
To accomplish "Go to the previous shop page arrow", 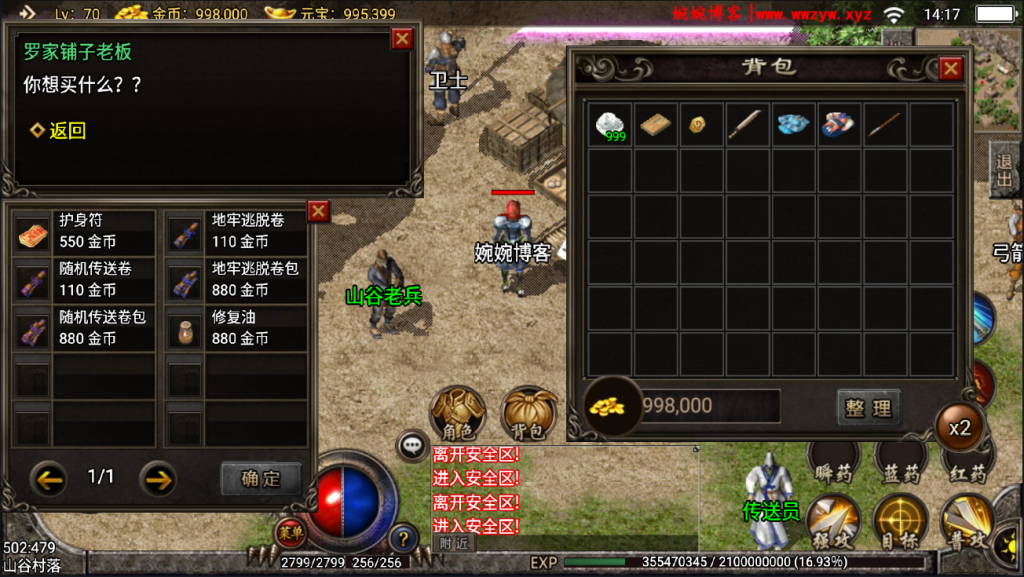I will (x=48, y=478).
